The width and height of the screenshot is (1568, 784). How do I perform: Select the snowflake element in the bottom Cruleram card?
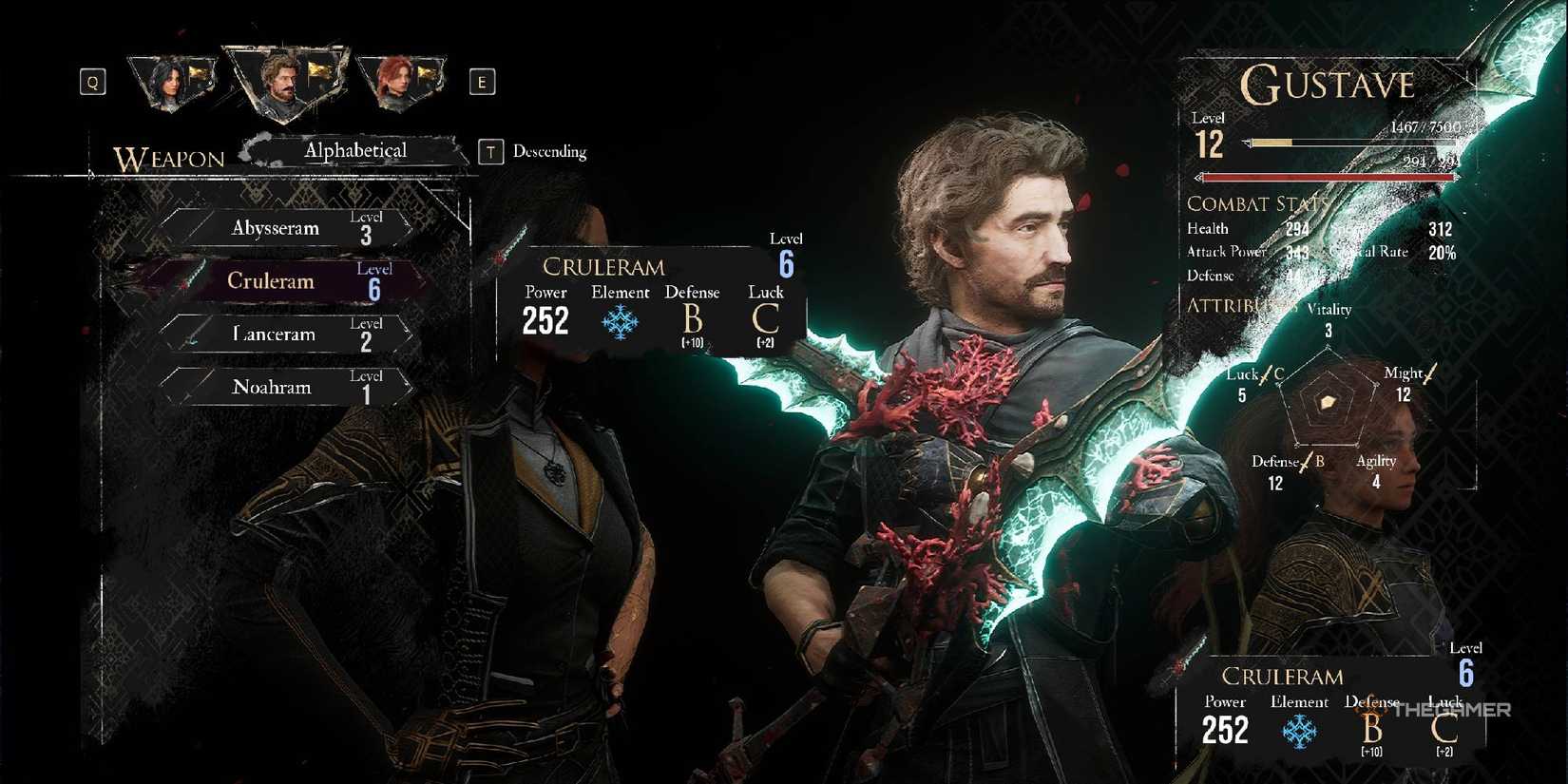[1300, 730]
